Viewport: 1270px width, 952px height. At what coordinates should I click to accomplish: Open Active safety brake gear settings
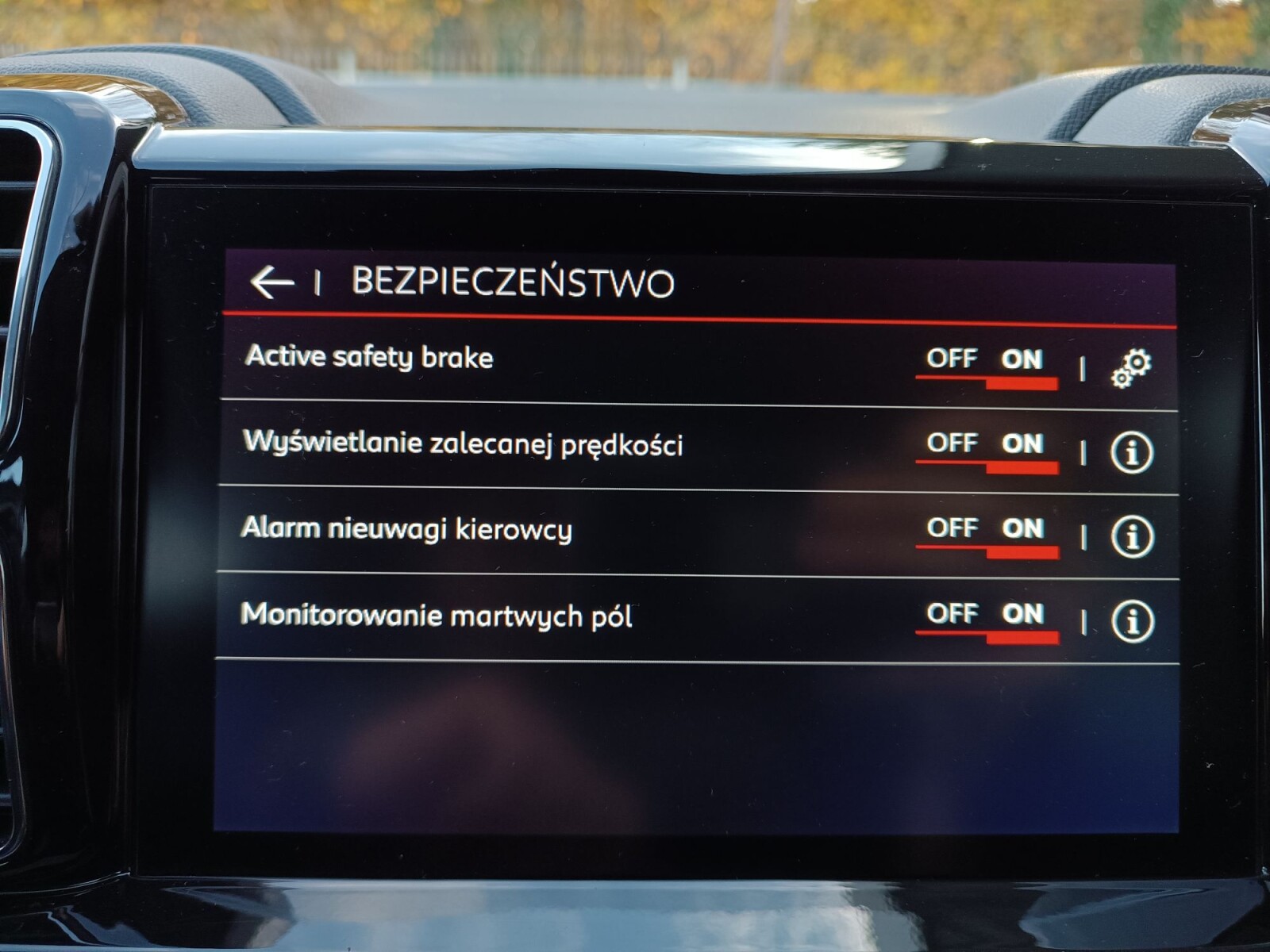point(1131,367)
